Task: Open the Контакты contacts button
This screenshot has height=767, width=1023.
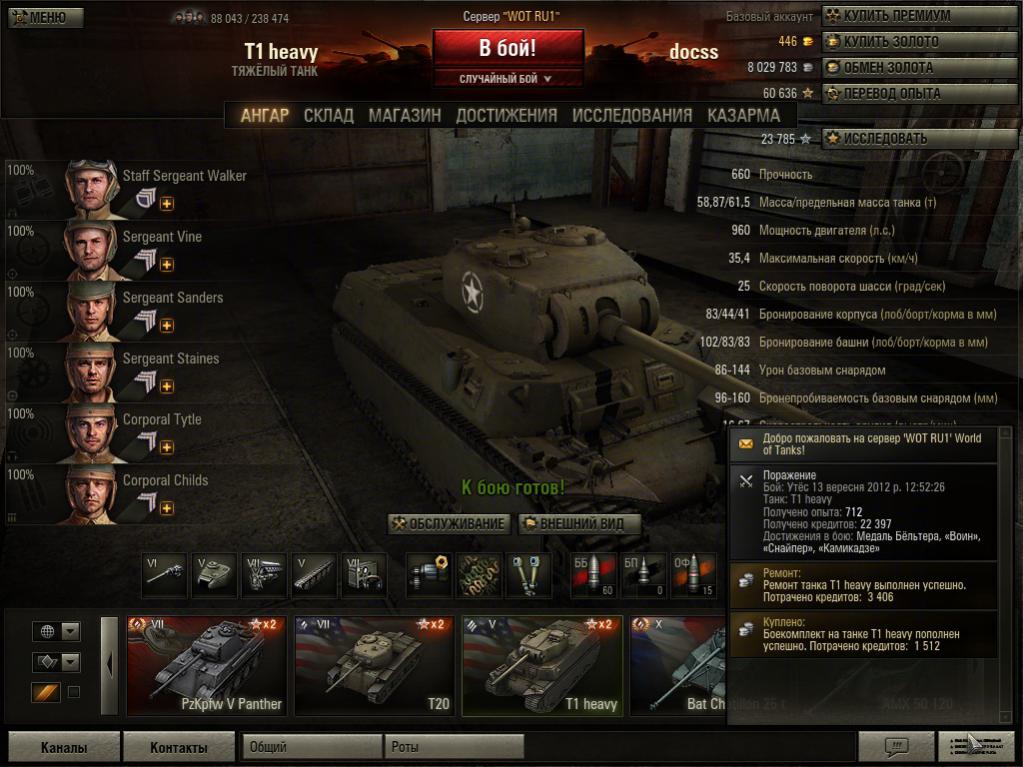Action: tap(178, 747)
